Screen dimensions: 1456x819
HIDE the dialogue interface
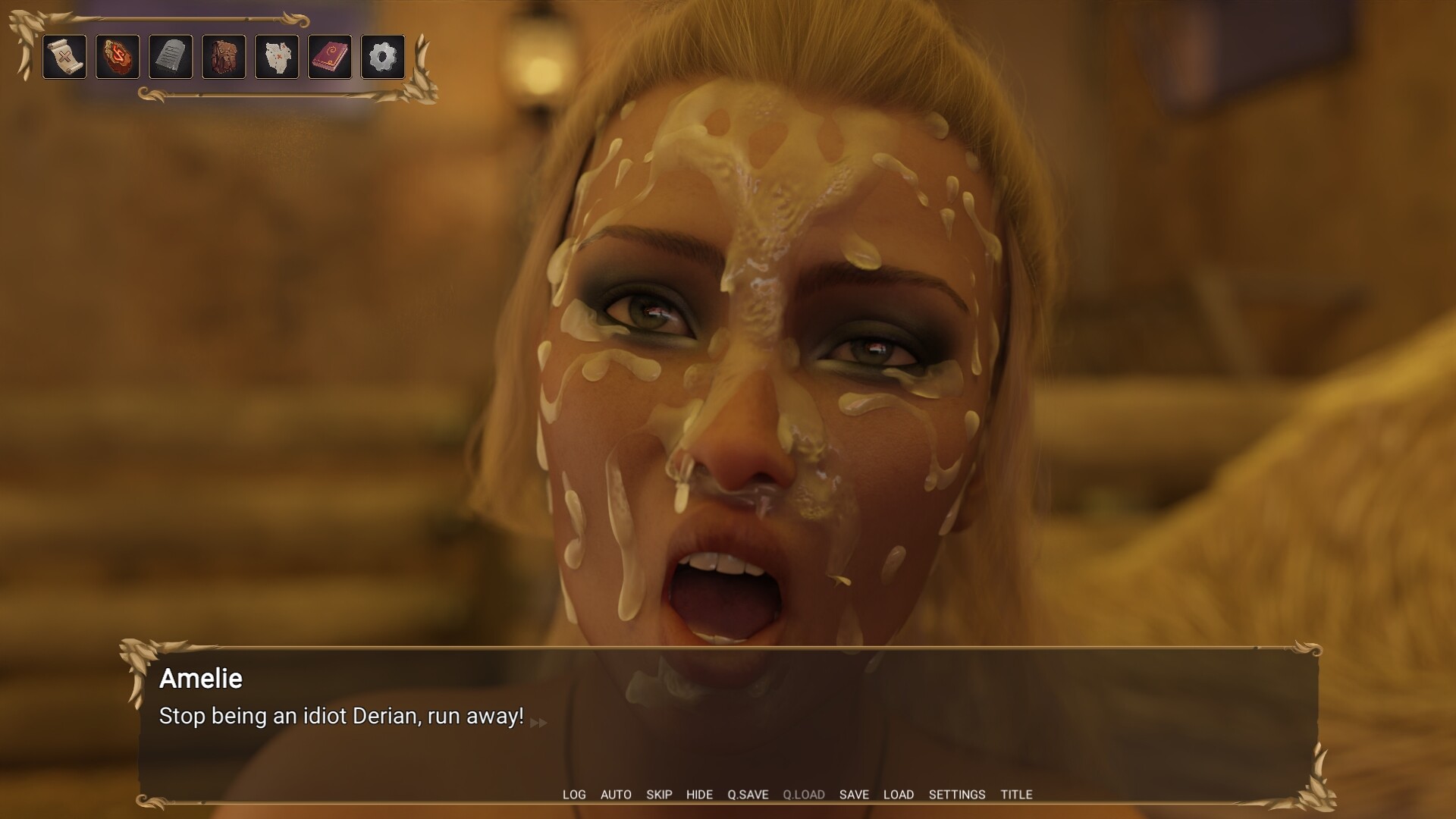699,795
